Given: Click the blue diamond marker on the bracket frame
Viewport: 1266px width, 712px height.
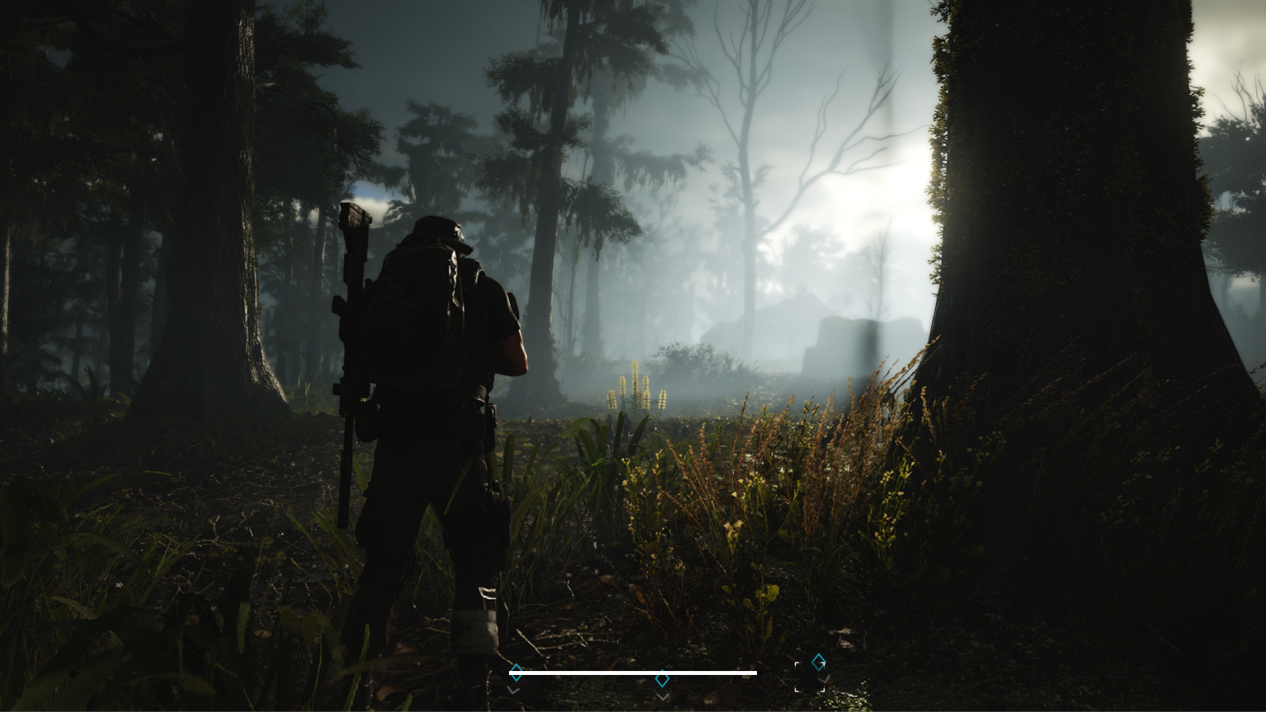Looking at the screenshot, I should tap(818, 661).
